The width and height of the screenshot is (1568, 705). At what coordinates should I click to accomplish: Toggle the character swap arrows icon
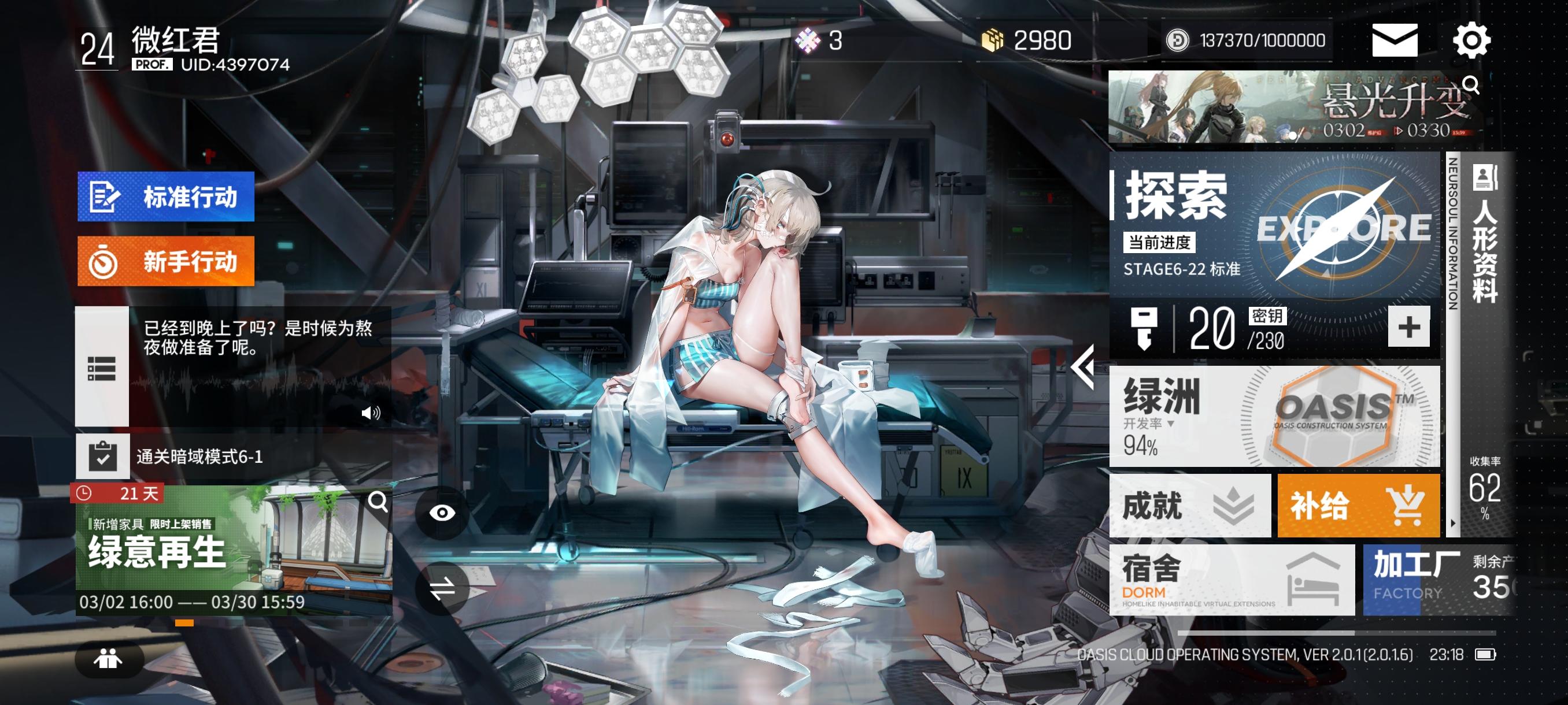(443, 587)
